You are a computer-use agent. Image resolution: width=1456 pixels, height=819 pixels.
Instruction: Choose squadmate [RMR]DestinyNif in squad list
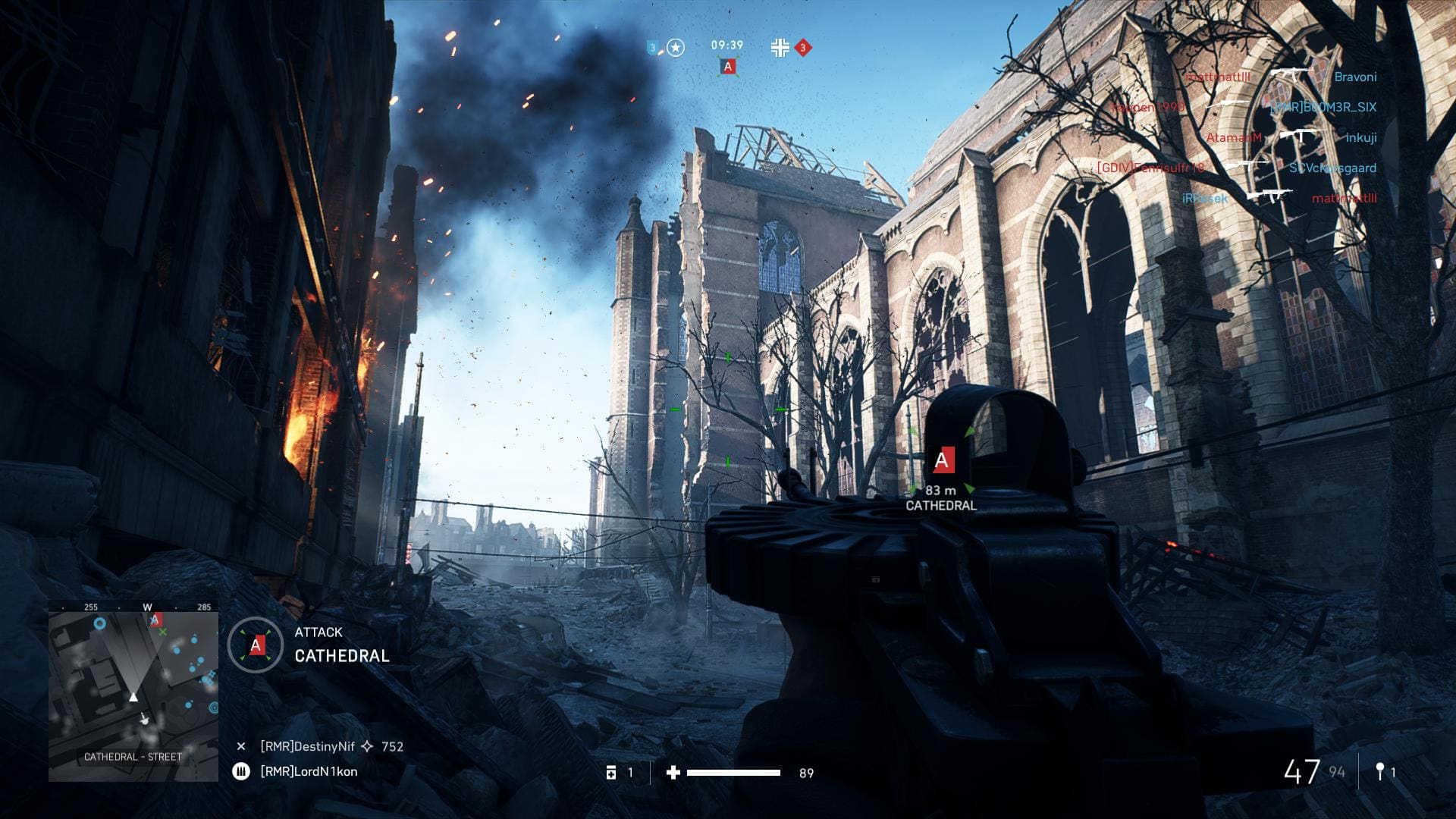(307, 746)
